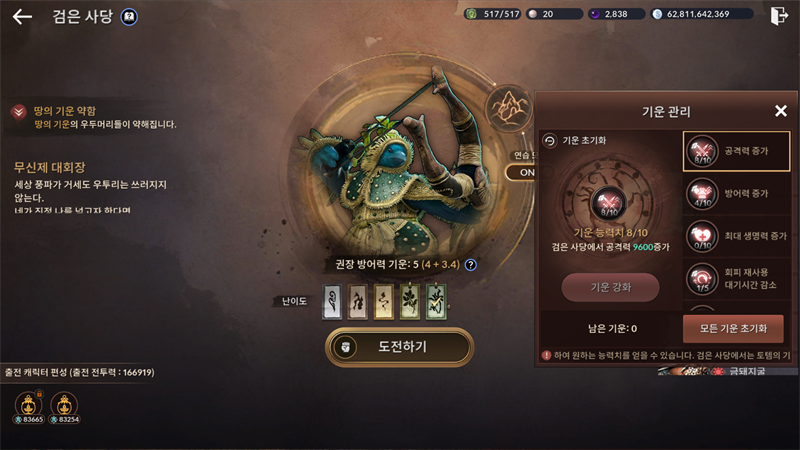
Task: Go back with the top-left arrow
Action: coord(22,16)
